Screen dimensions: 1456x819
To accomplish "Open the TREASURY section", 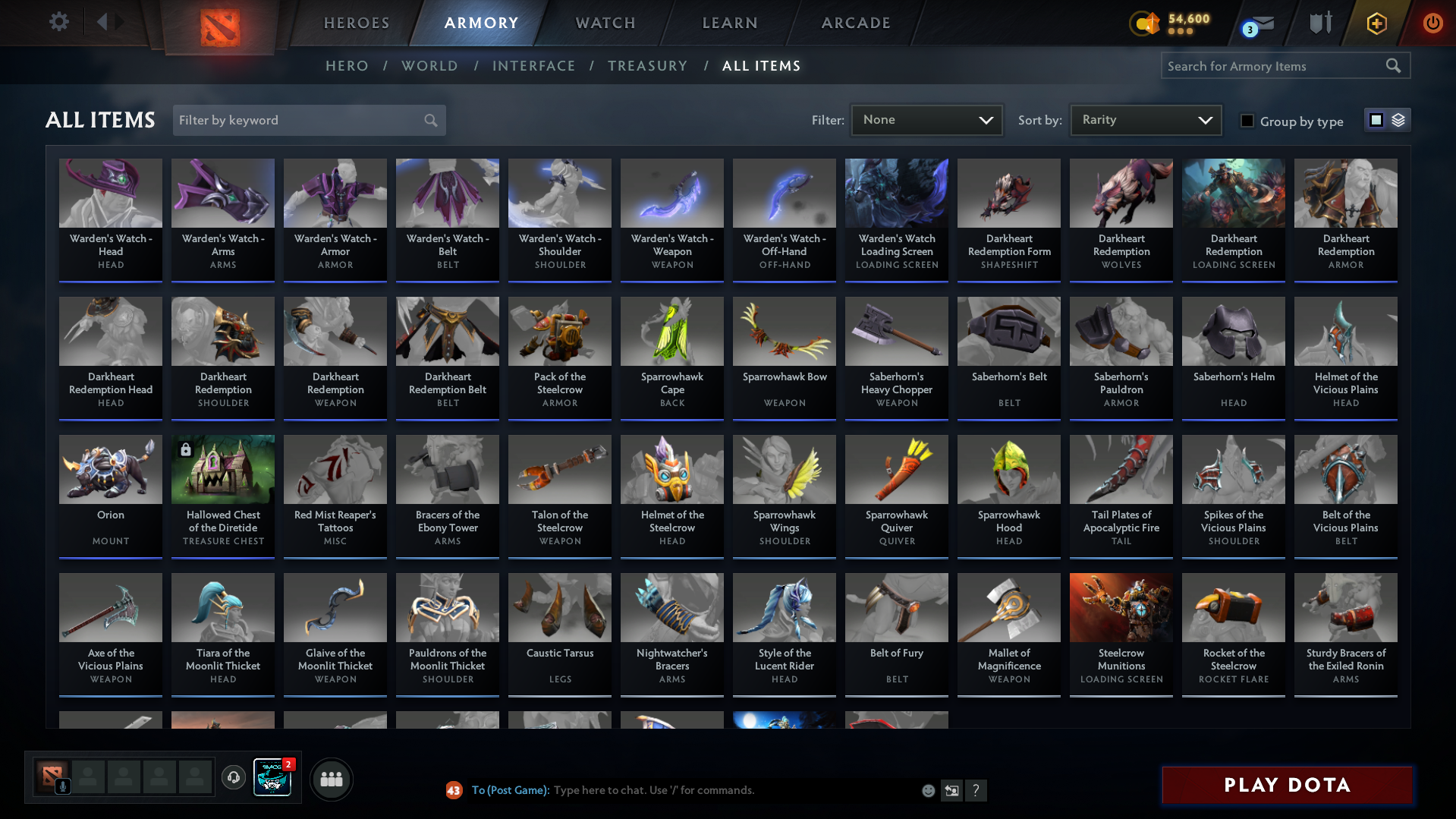I will [647, 66].
